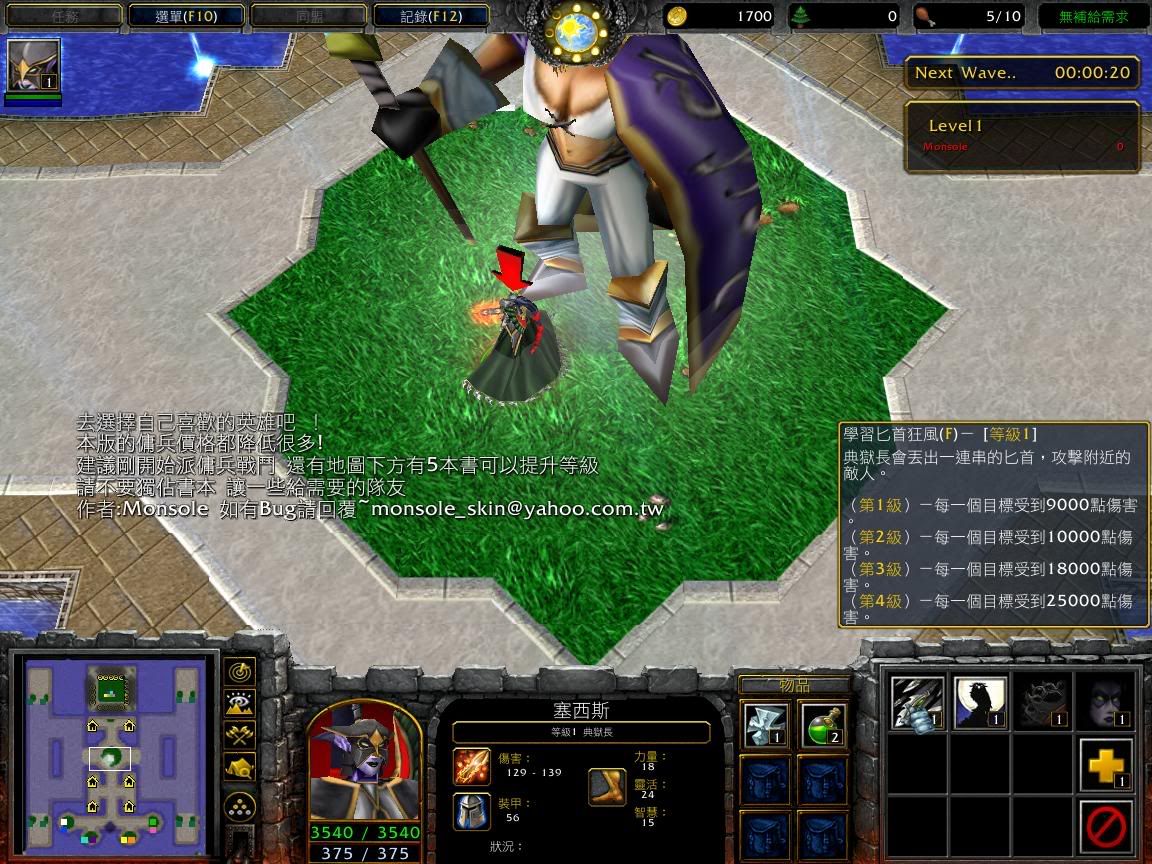This screenshot has height=864, width=1152.
Task: Use the green potion in inventory
Action: point(825,726)
